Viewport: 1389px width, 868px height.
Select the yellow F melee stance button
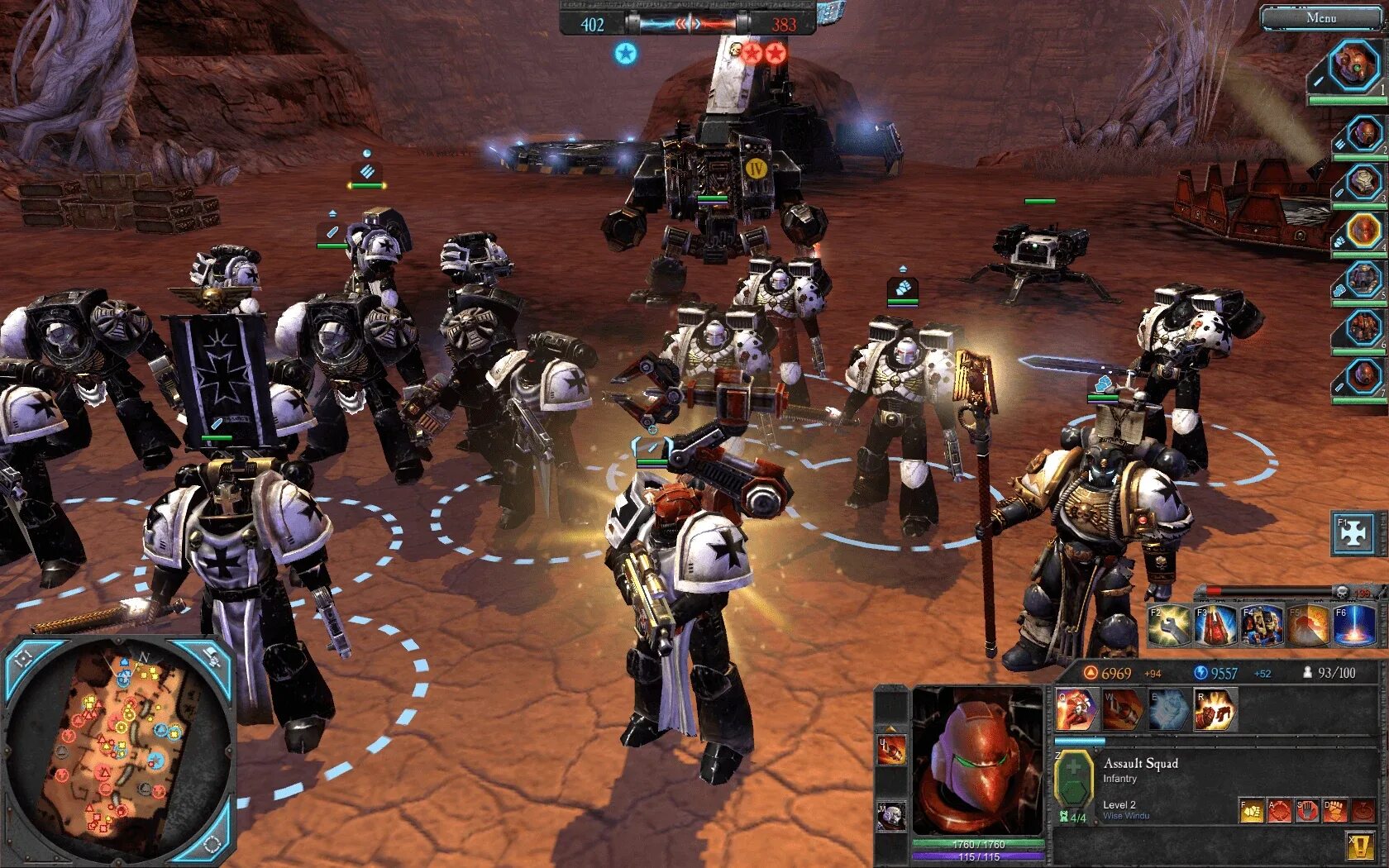(x=1252, y=810)
